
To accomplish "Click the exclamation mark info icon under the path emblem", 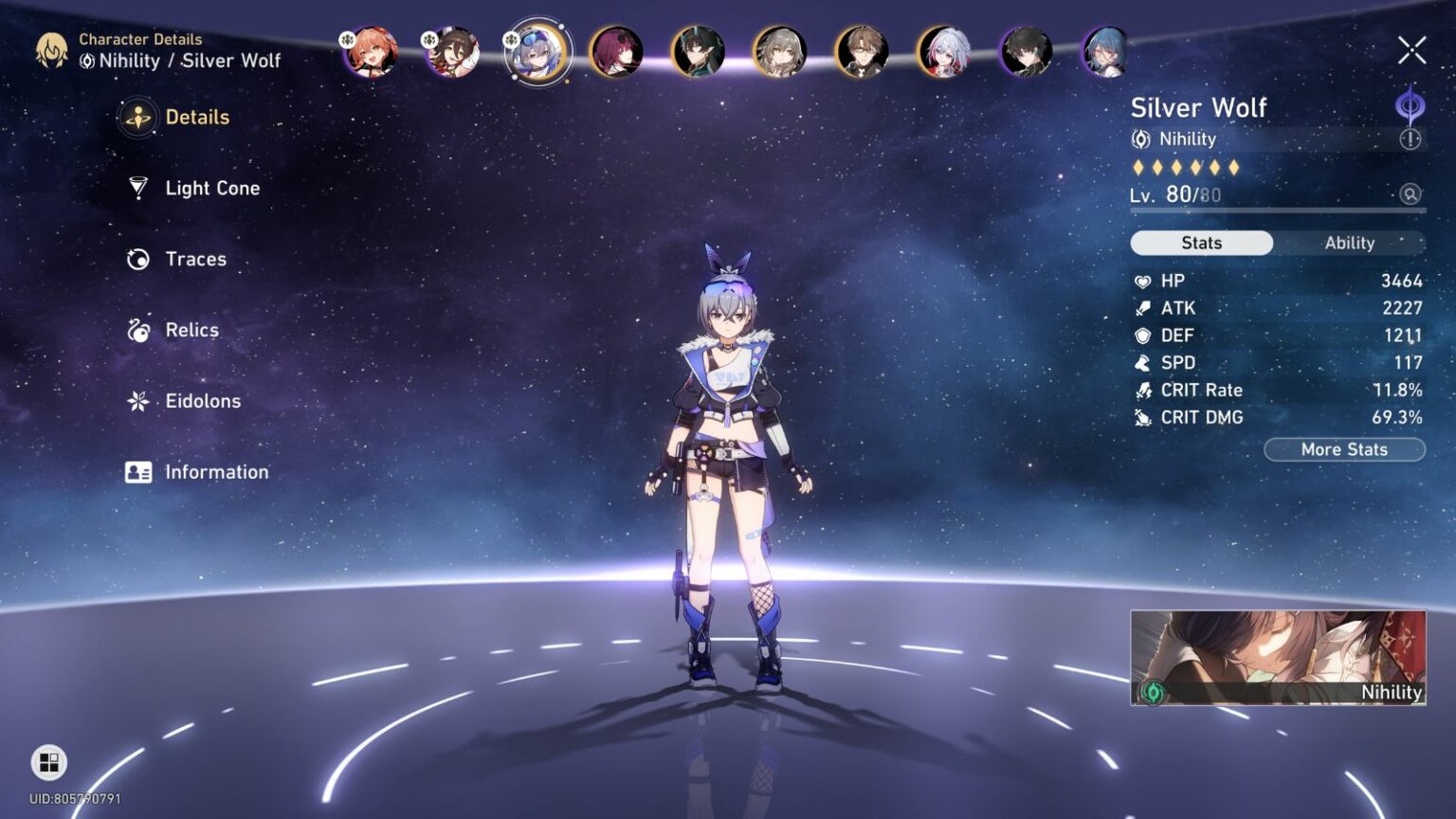I will (1409, 138).
